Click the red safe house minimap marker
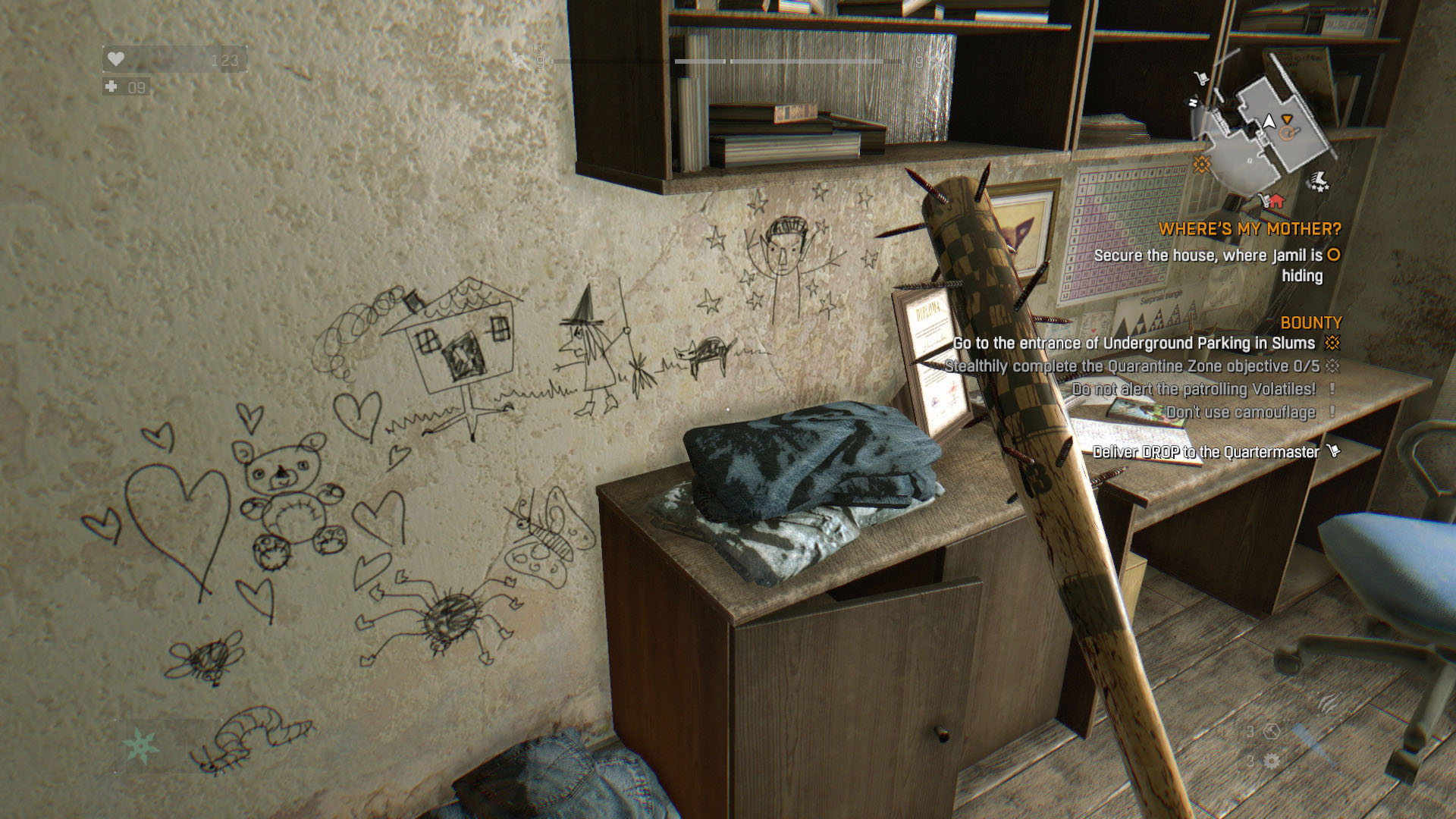 1276,201
